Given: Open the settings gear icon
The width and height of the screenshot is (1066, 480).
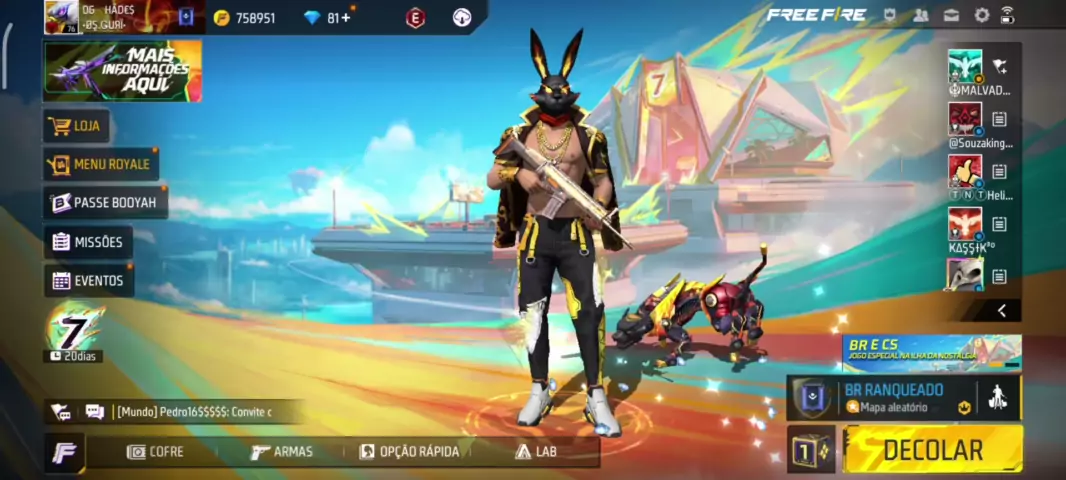Looking at the screenshot, I should click(x=981, y=15).
